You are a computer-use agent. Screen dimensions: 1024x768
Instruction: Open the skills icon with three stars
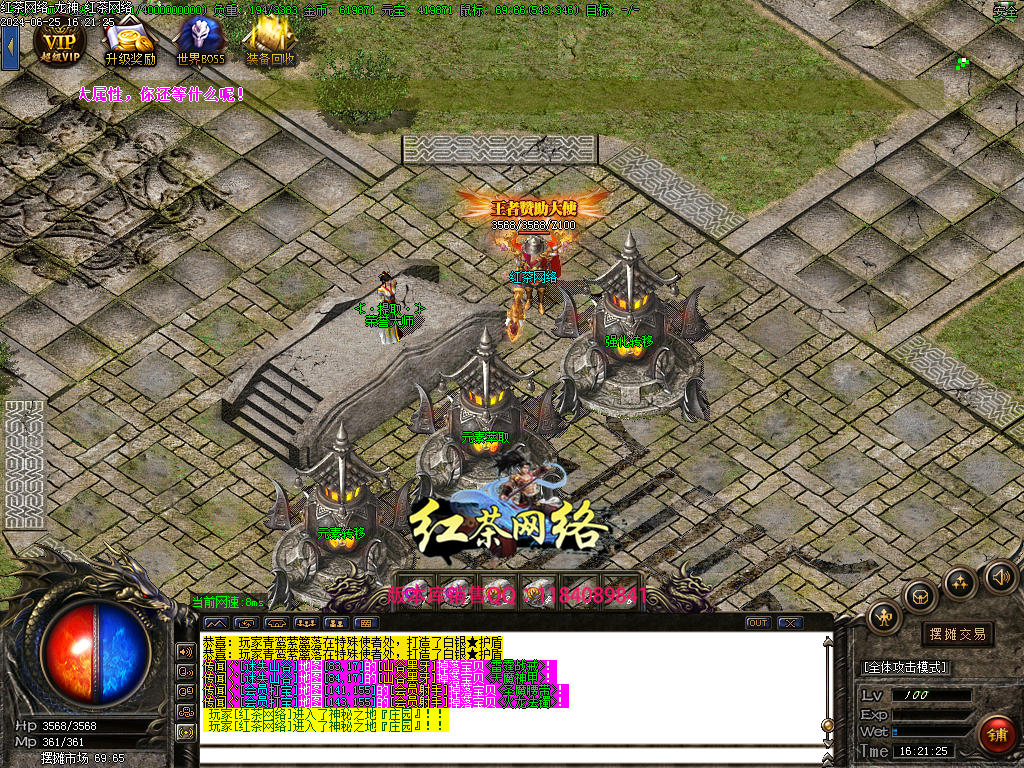click(x=960, y=582)
